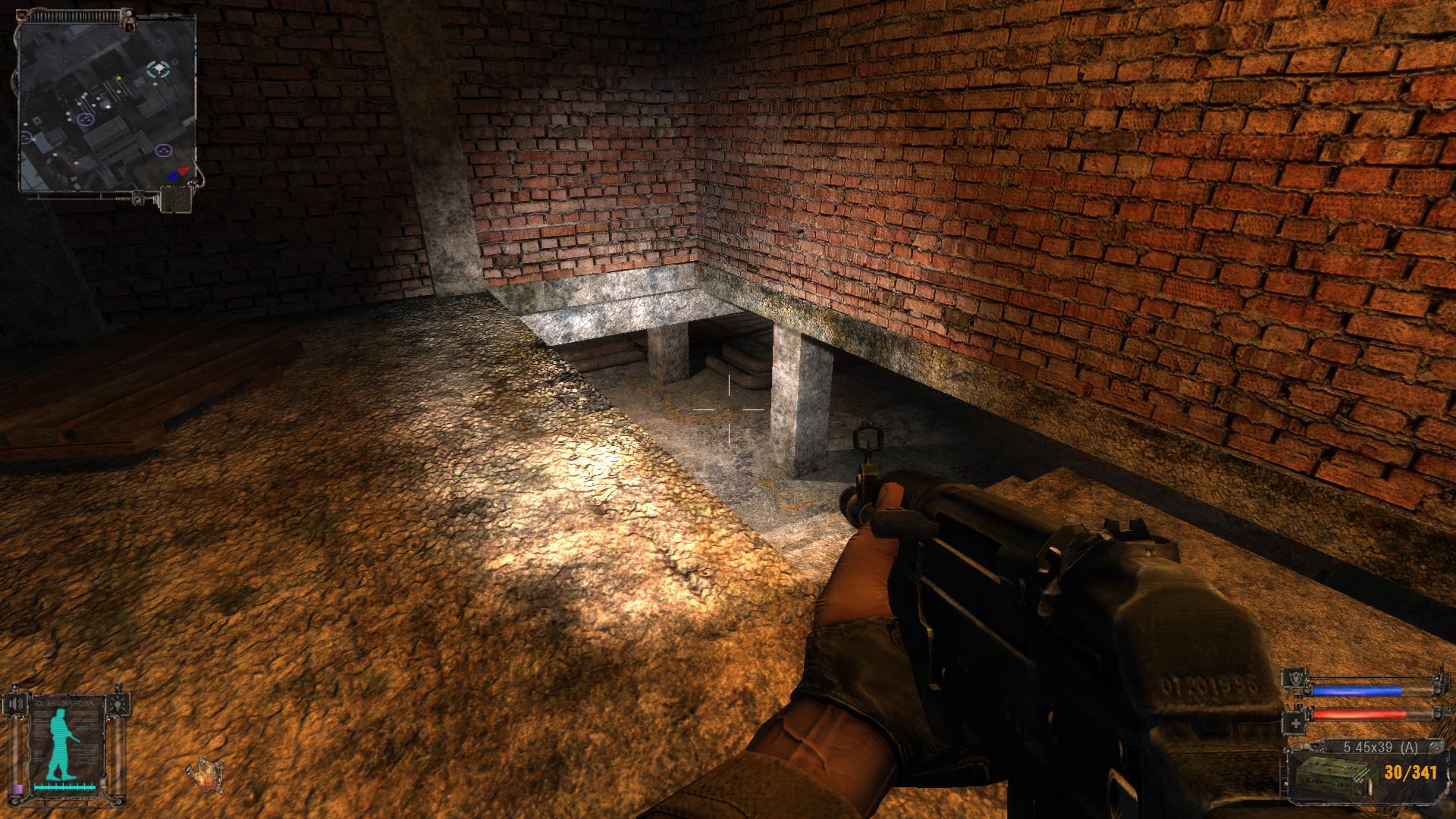Select the teal stalker silhouette on the ID panel
This screenshot has width=1456, height=819.
tap(61, 742)
